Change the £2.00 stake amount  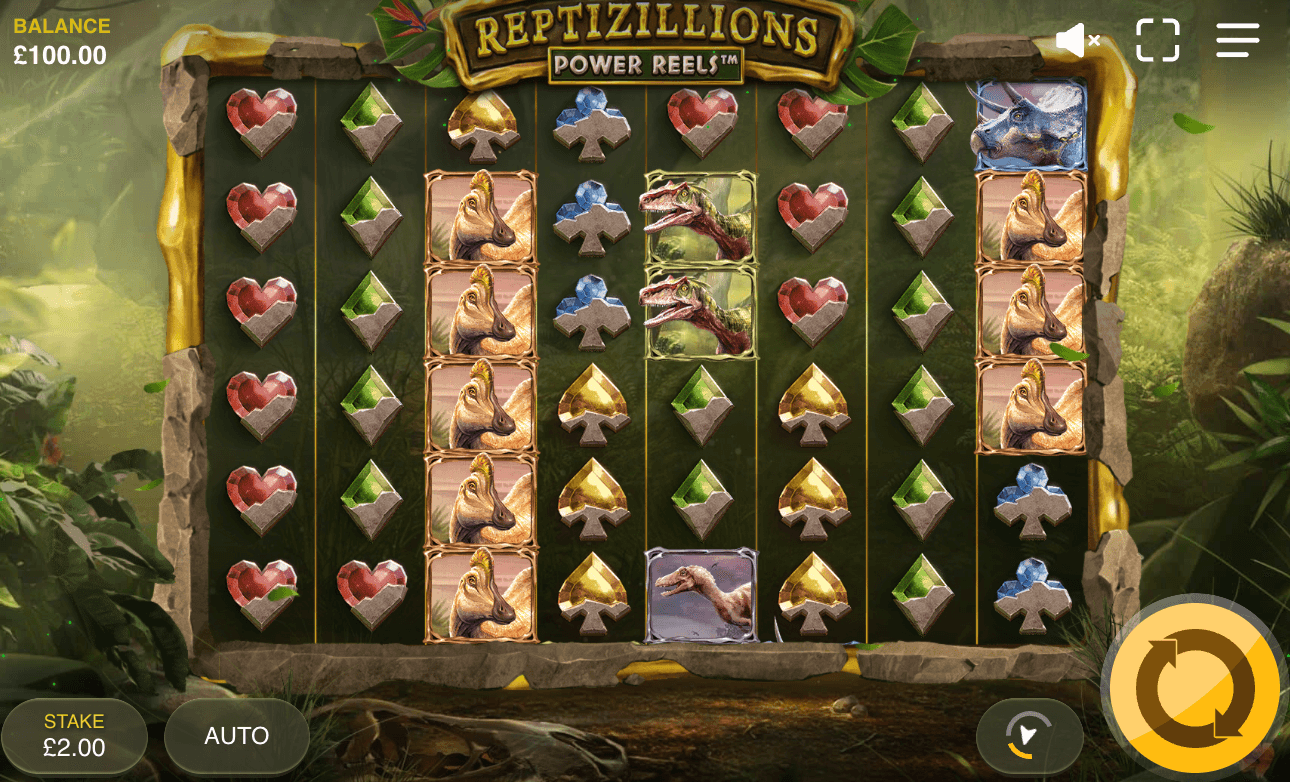pos(74,736)
